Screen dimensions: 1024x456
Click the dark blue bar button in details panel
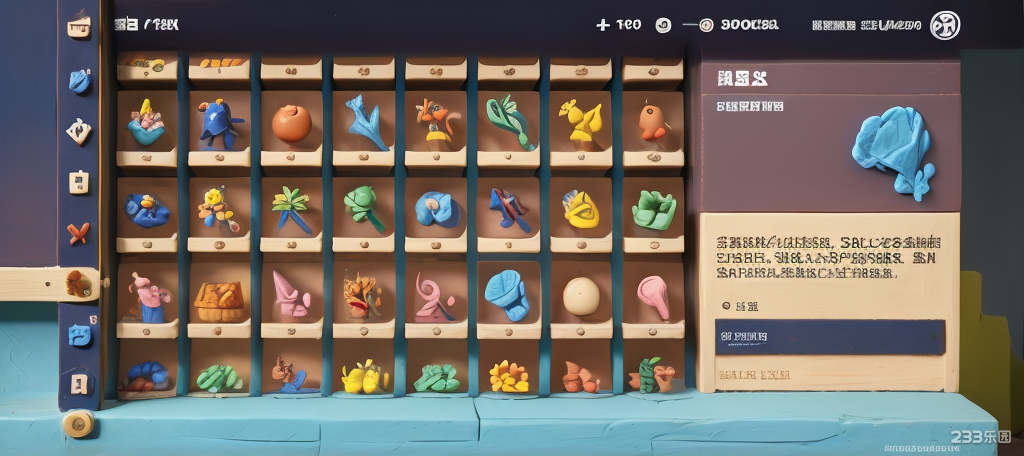[x=829, y=337]
